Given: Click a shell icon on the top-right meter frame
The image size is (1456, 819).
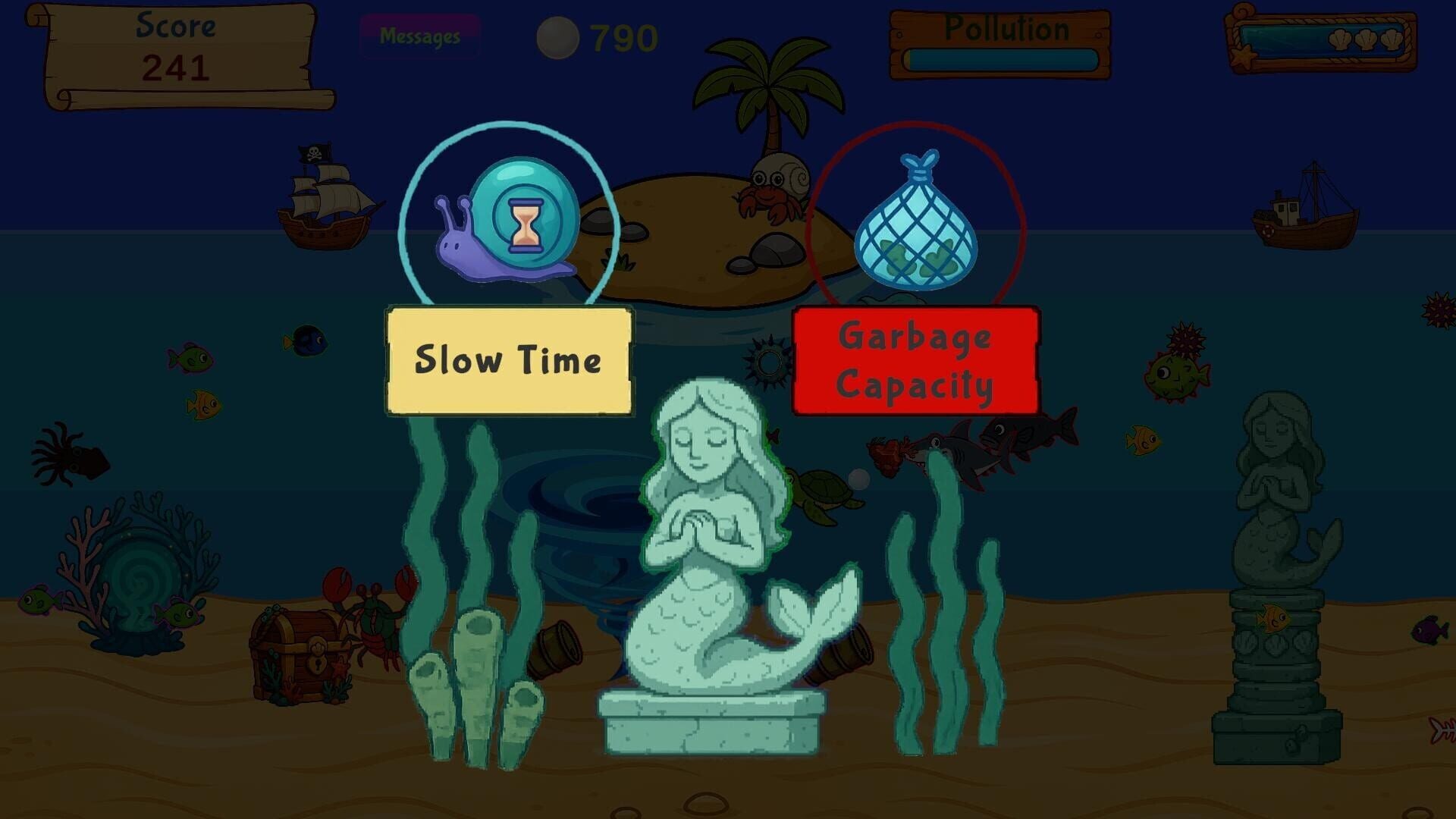Looking at the screenshot, I should click(1340, 38).
